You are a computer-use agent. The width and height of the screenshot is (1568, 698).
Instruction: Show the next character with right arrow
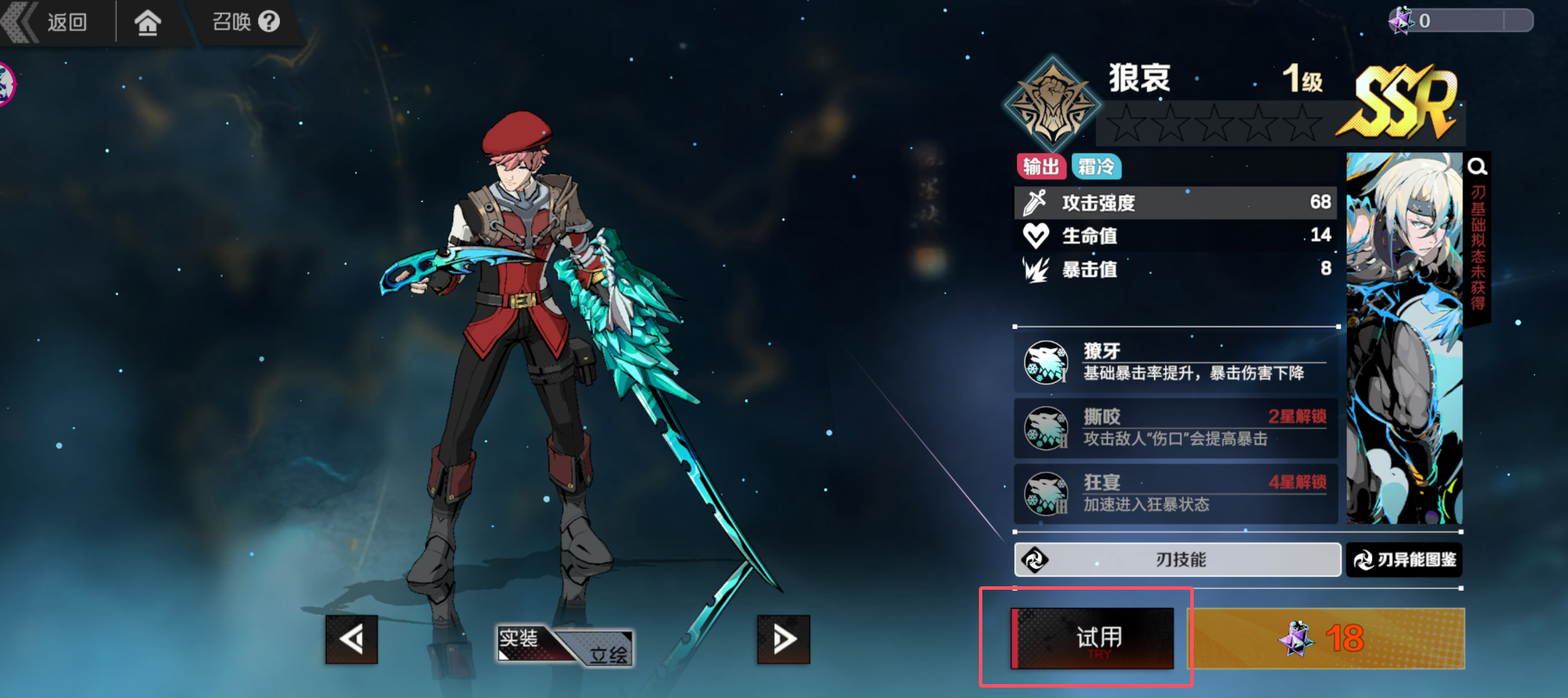(x=783, y=639)
